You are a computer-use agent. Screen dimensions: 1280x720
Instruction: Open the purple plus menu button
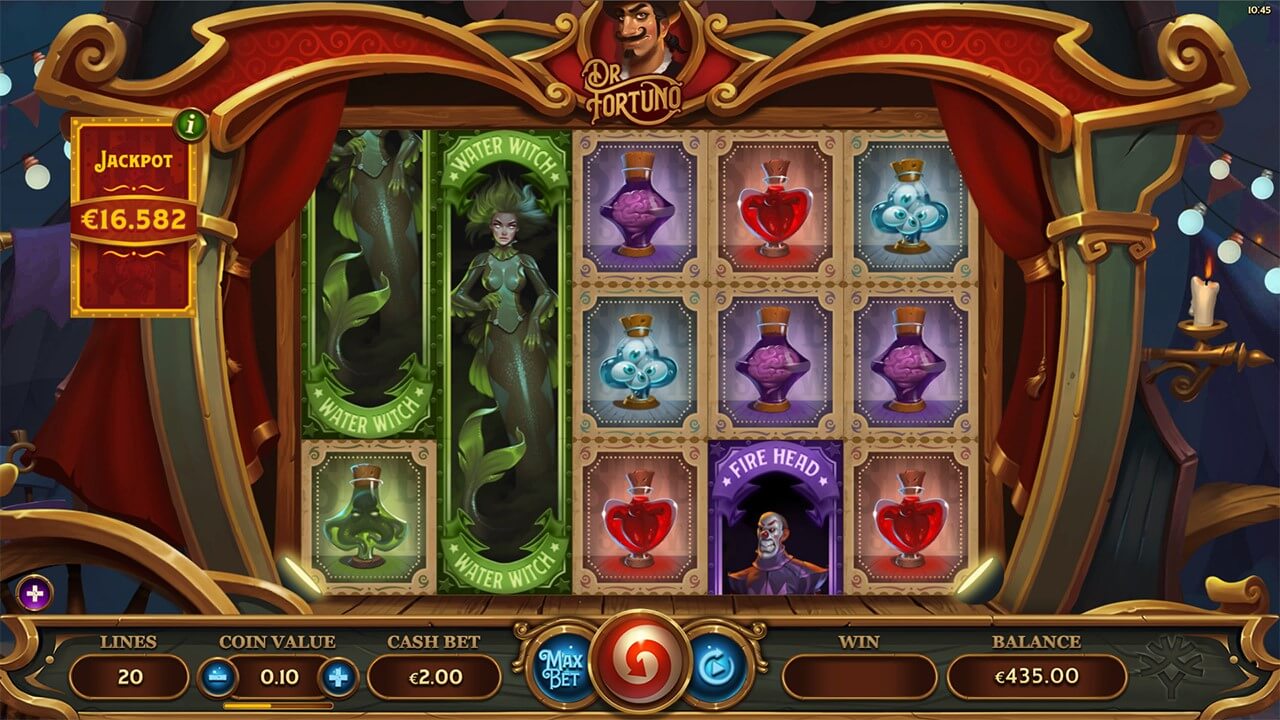[x=35, y=594]
